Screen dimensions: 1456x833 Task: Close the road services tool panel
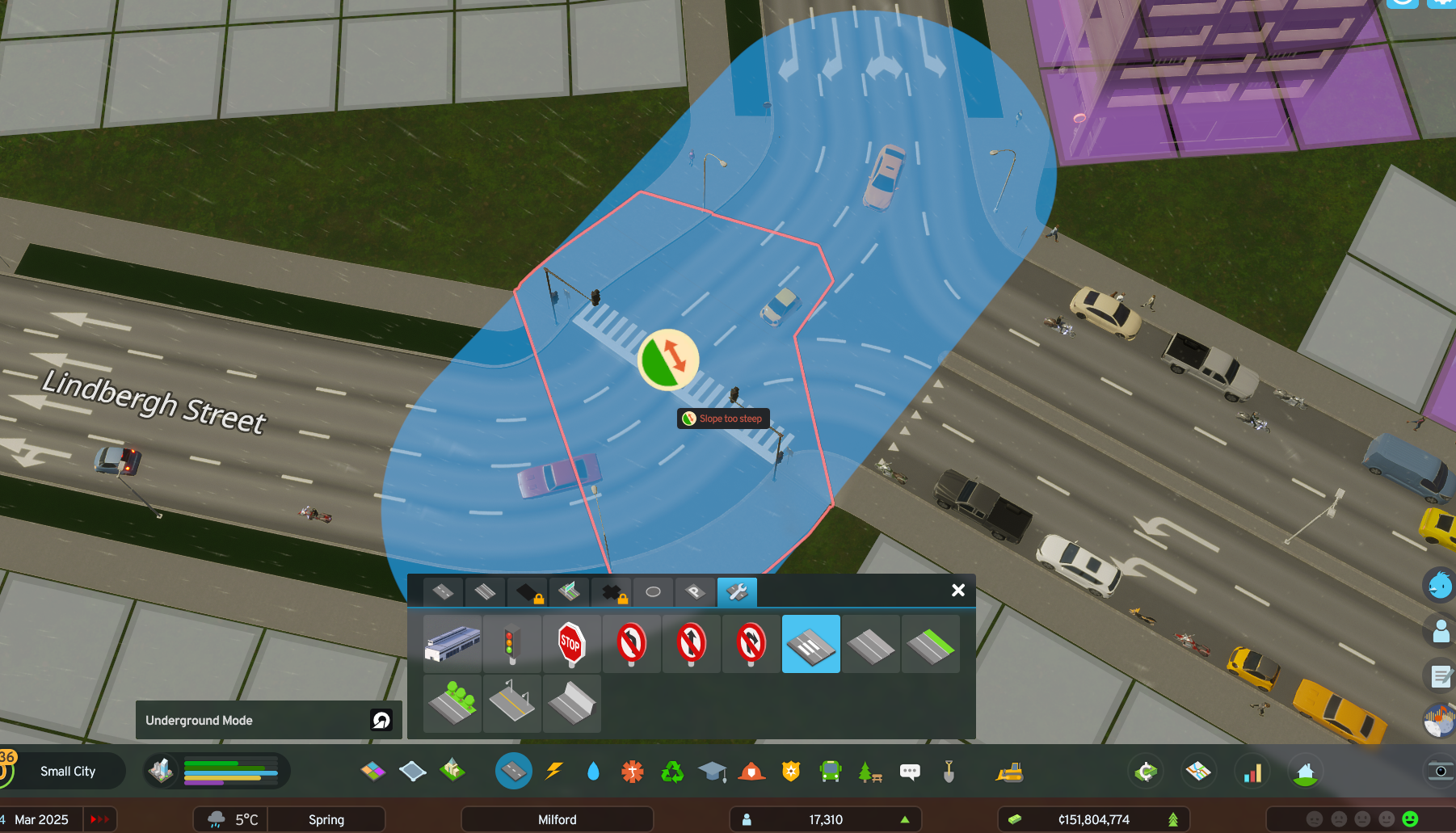pyautogui.click(x=957, y=591)
